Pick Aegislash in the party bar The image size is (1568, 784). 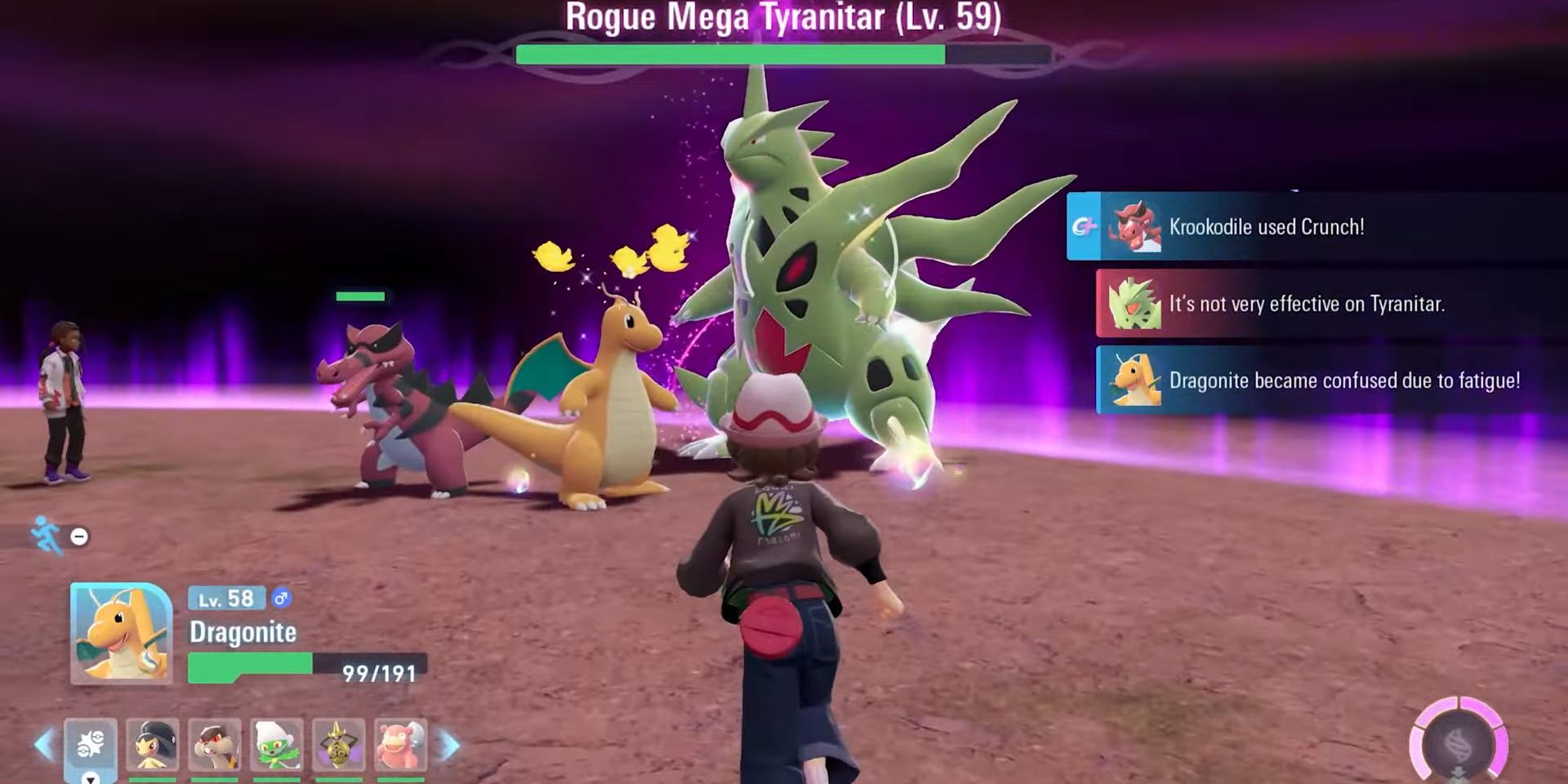[x=339, y=745]
